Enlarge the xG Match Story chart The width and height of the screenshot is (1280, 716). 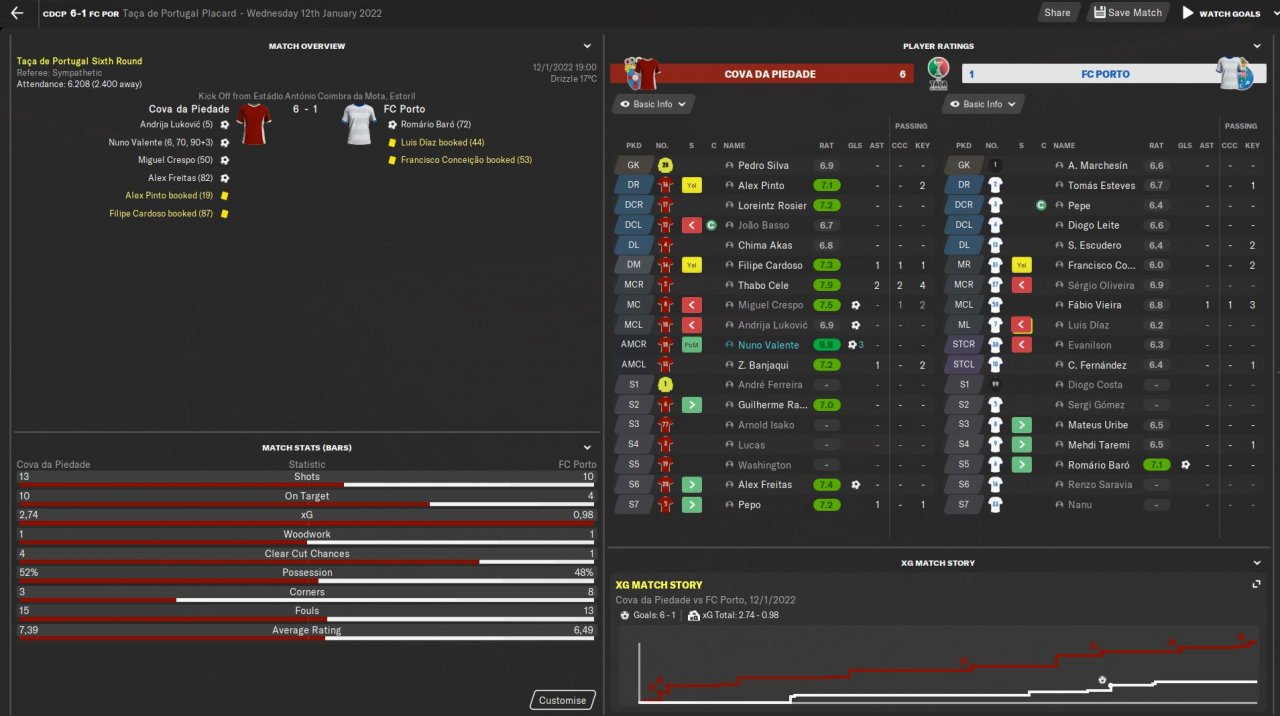pyautogui.click(x=1256, y=584)
